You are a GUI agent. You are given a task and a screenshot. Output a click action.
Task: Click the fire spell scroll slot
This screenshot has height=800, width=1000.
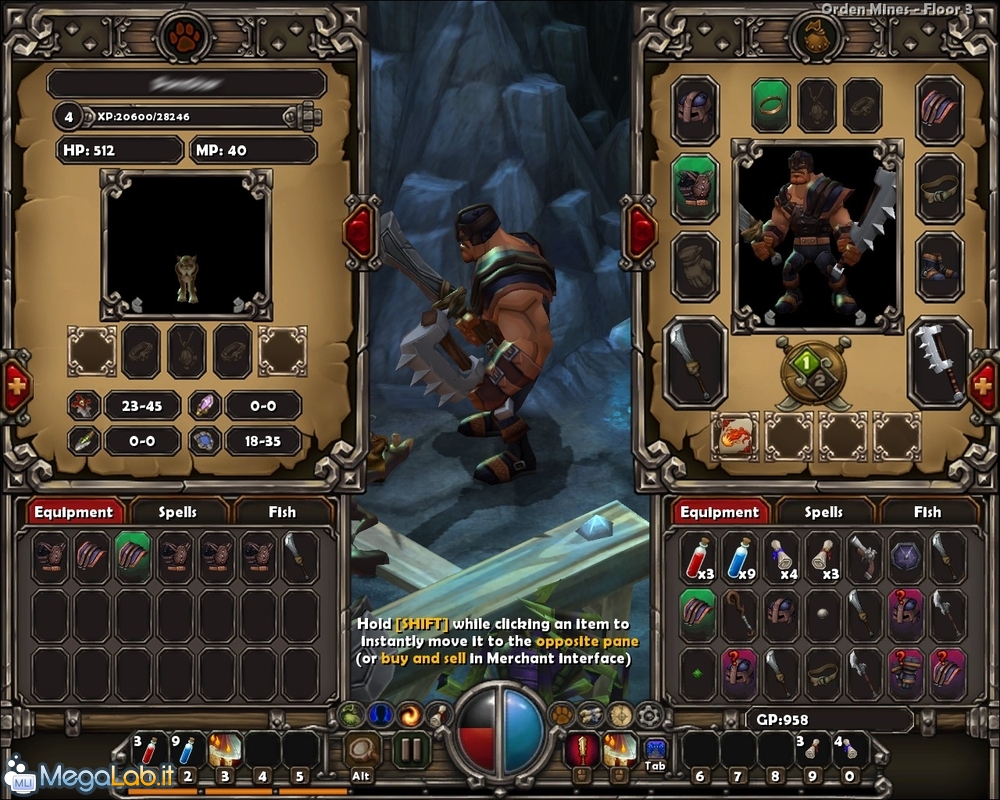click(x=735, y=436)
